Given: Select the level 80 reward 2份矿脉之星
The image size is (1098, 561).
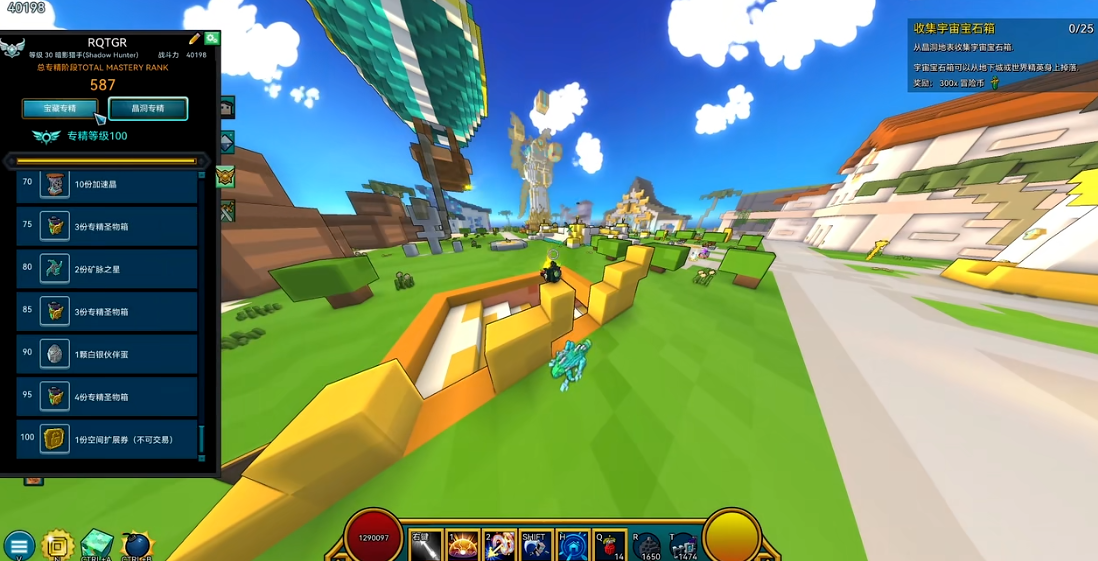Looking at the screenshot, I should coord(107,269).
